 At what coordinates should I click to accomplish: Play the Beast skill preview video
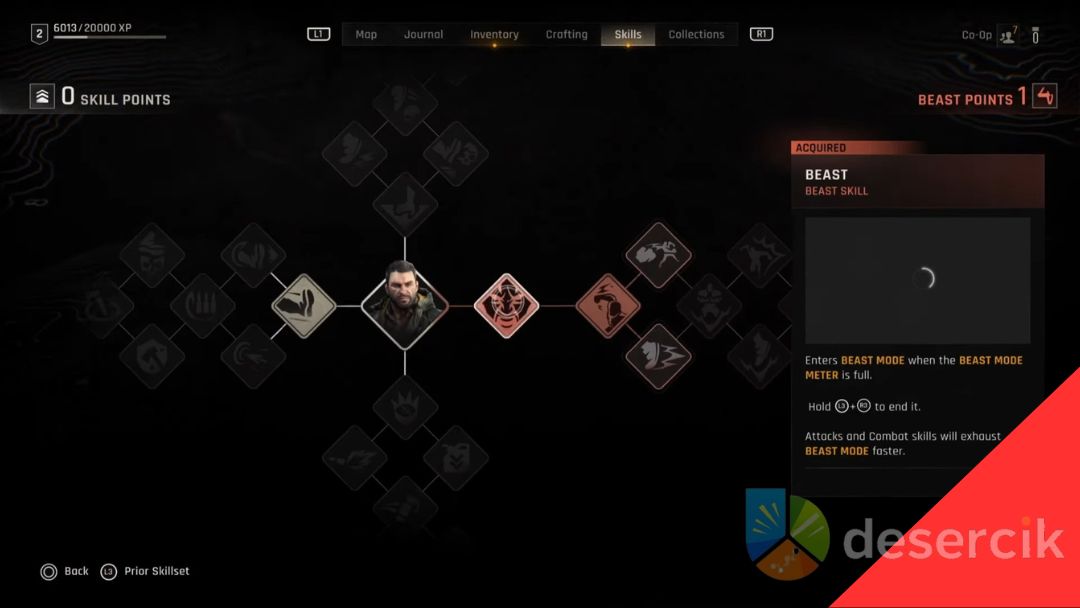917,280
